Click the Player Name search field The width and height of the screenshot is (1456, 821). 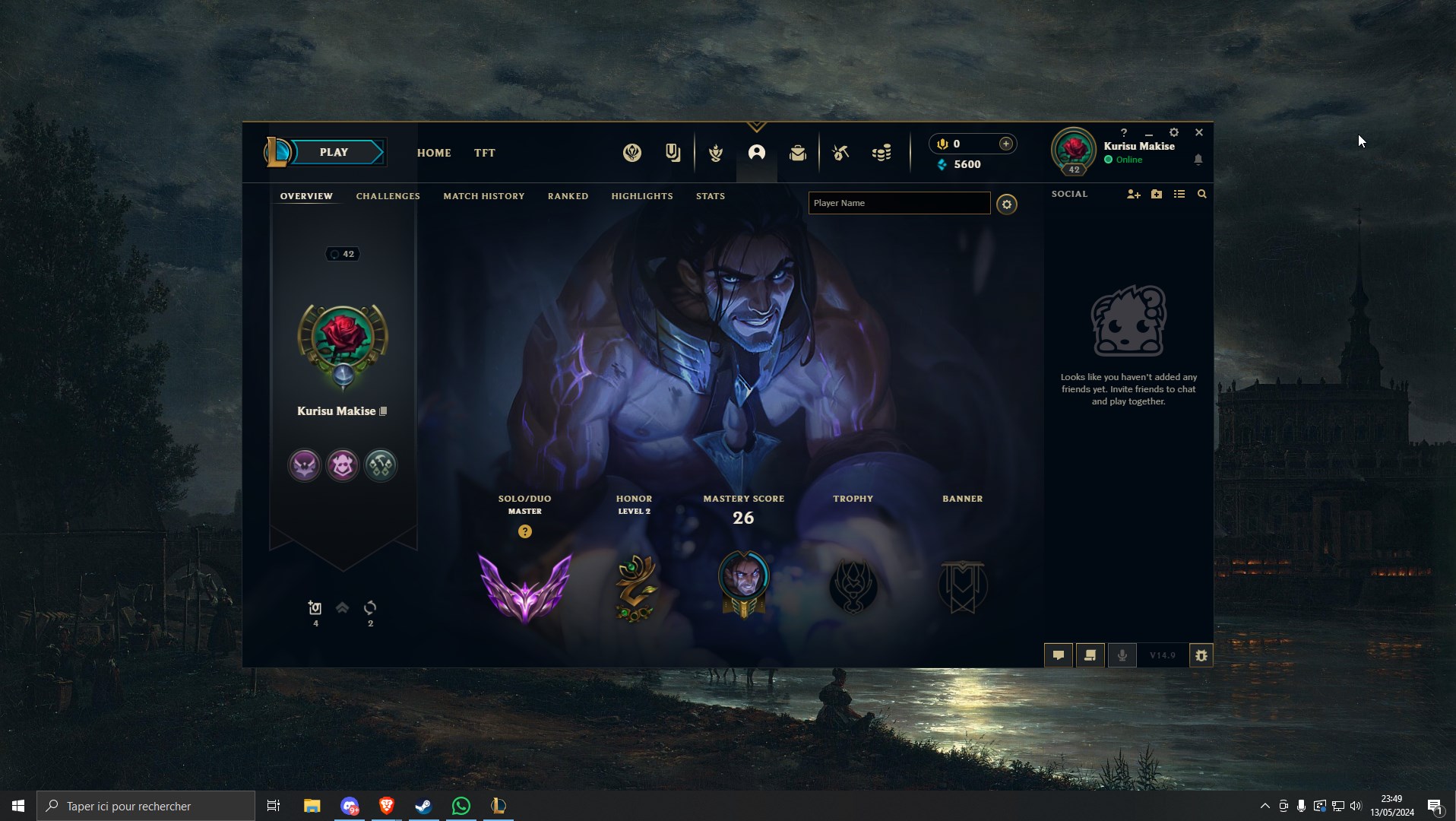(x=899, y=203)
